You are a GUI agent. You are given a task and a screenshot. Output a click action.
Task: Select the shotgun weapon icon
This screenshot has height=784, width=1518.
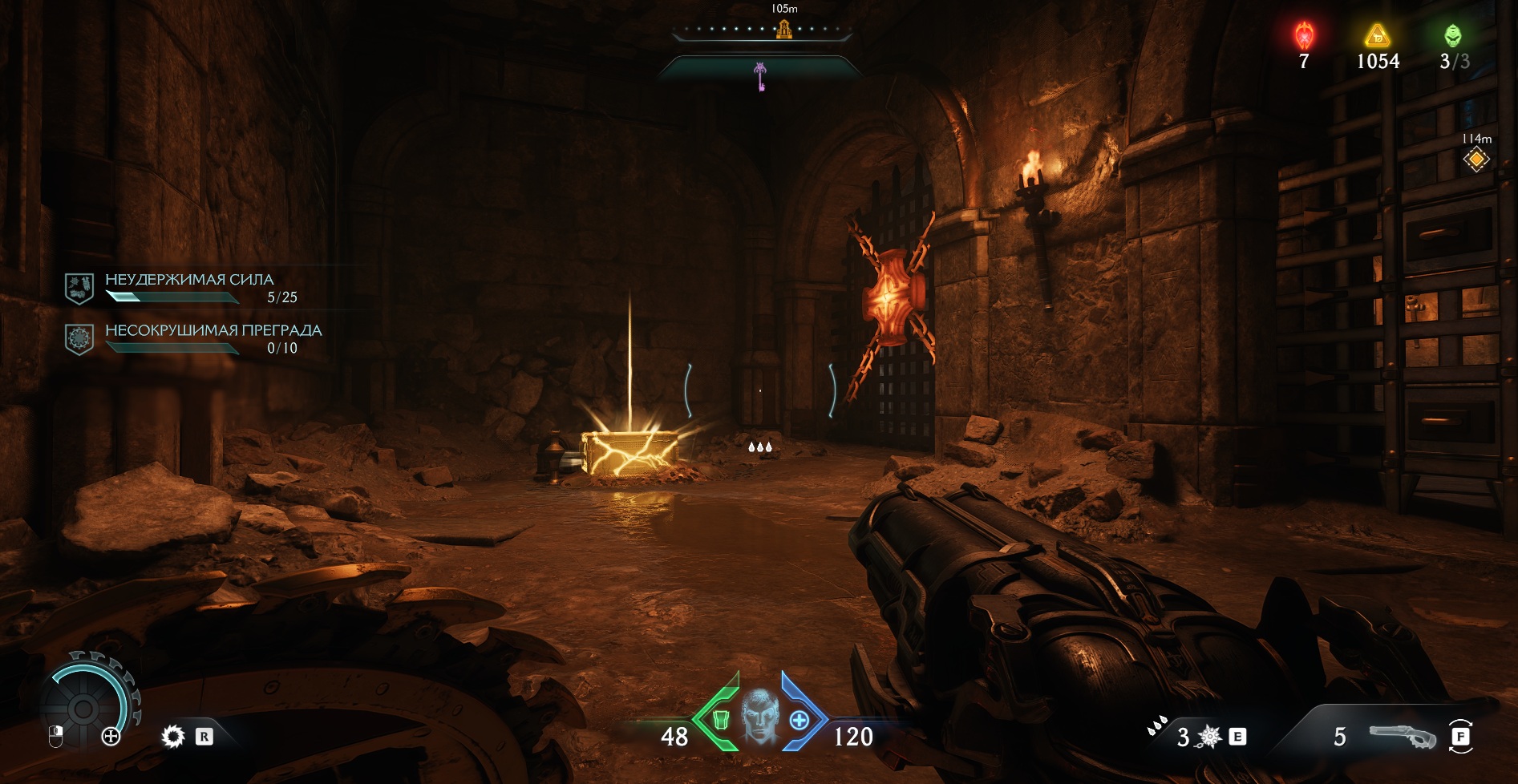[1401, 736]
